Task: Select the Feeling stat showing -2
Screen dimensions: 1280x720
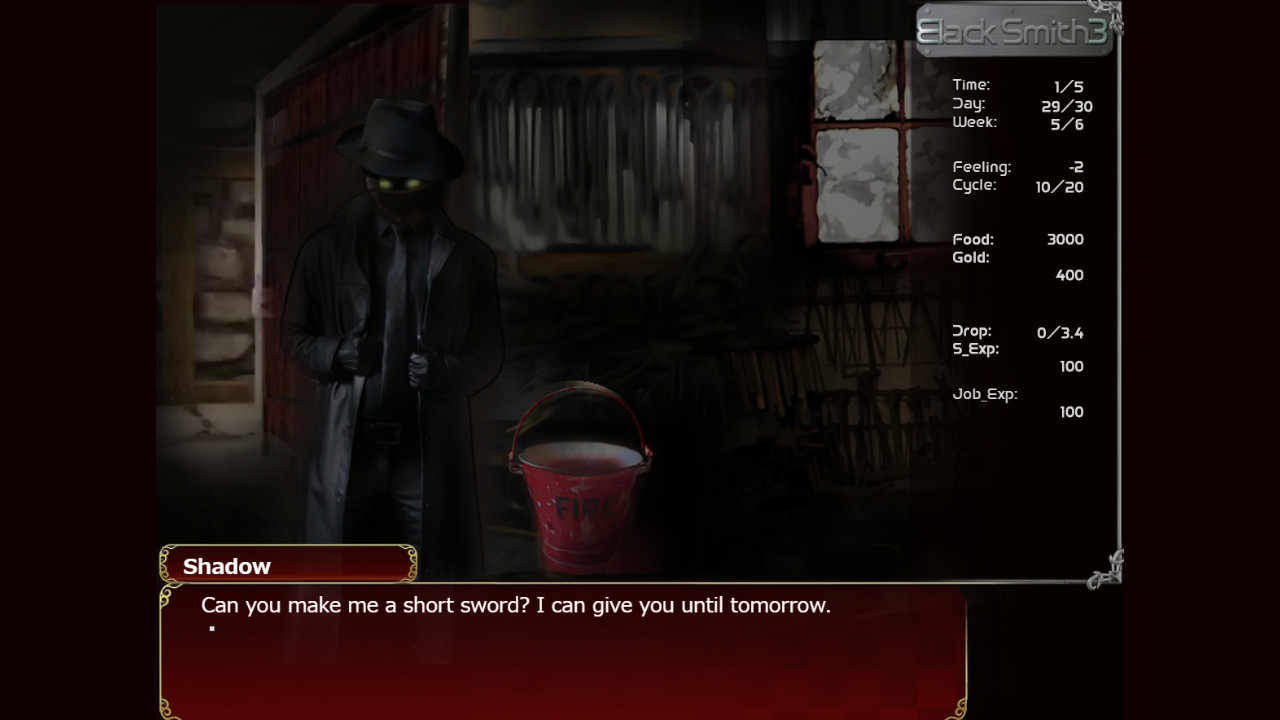Action: coord(1020,167)
